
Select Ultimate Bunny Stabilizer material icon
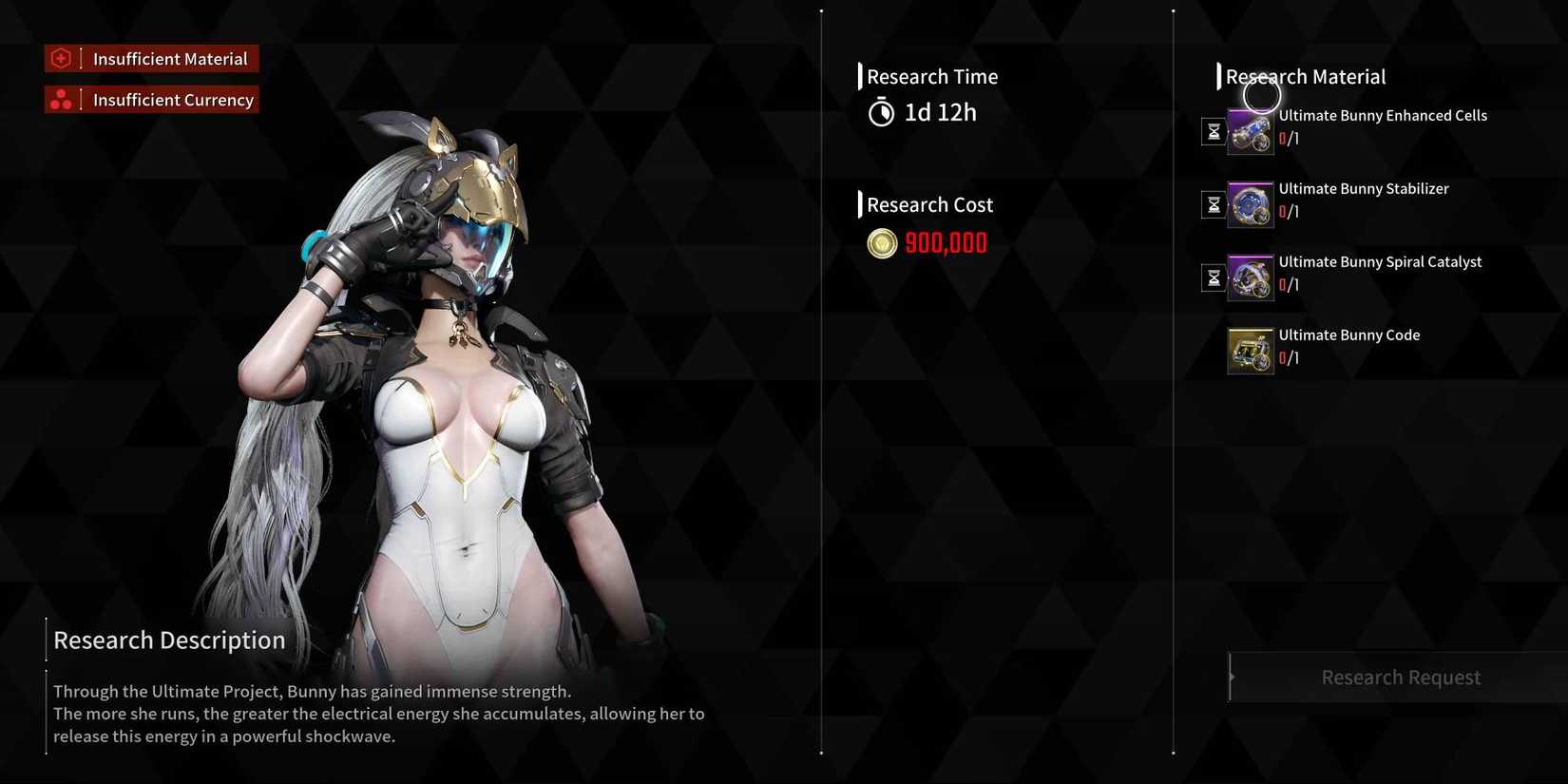click(x=1250, y=205)
